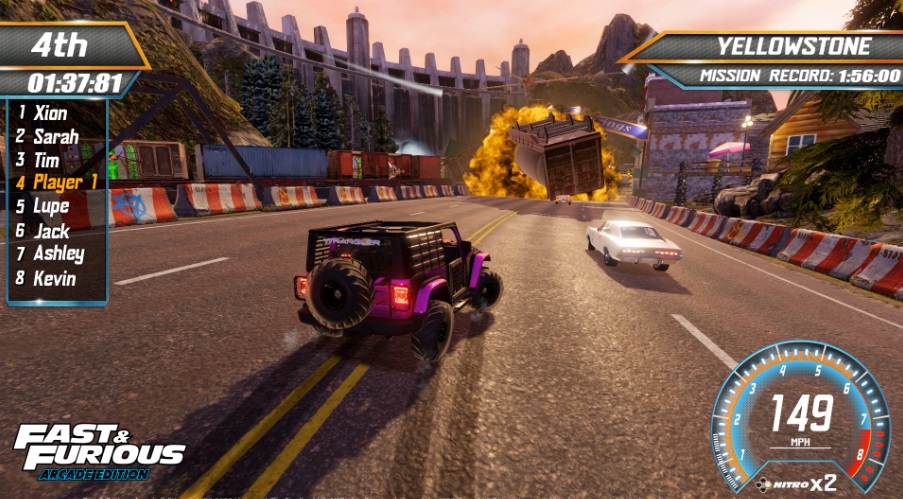
Task: Pick Lupe from the standings list
Action: pos(51,206)
